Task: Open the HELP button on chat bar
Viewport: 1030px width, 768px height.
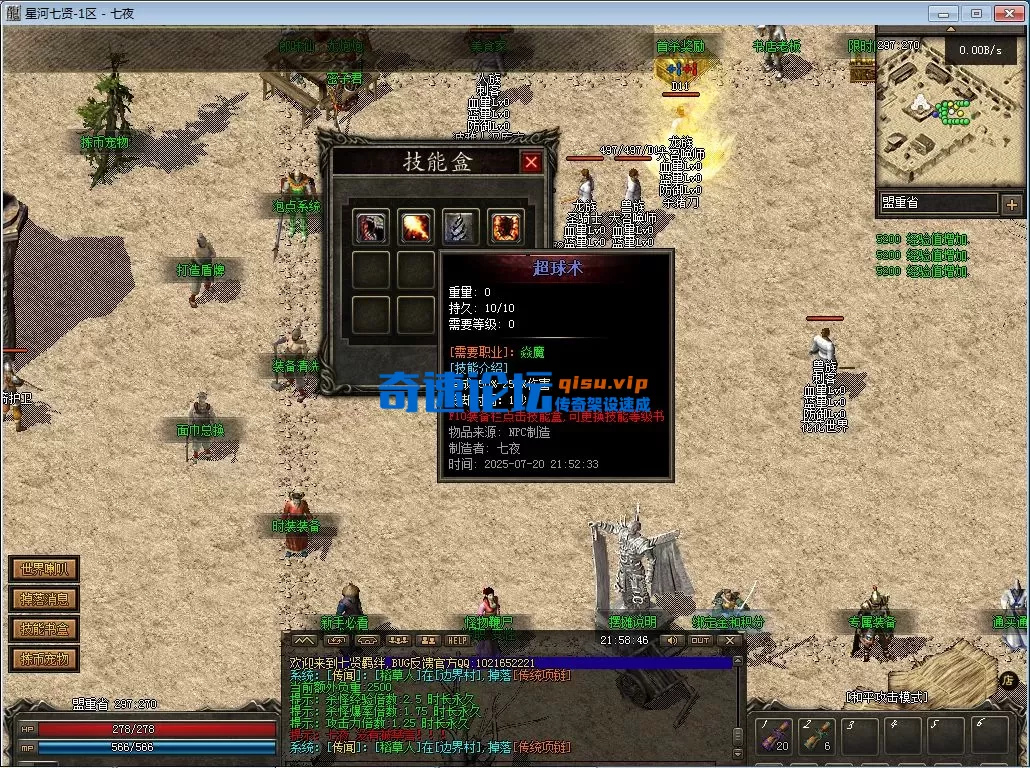Action: [458, 640]
